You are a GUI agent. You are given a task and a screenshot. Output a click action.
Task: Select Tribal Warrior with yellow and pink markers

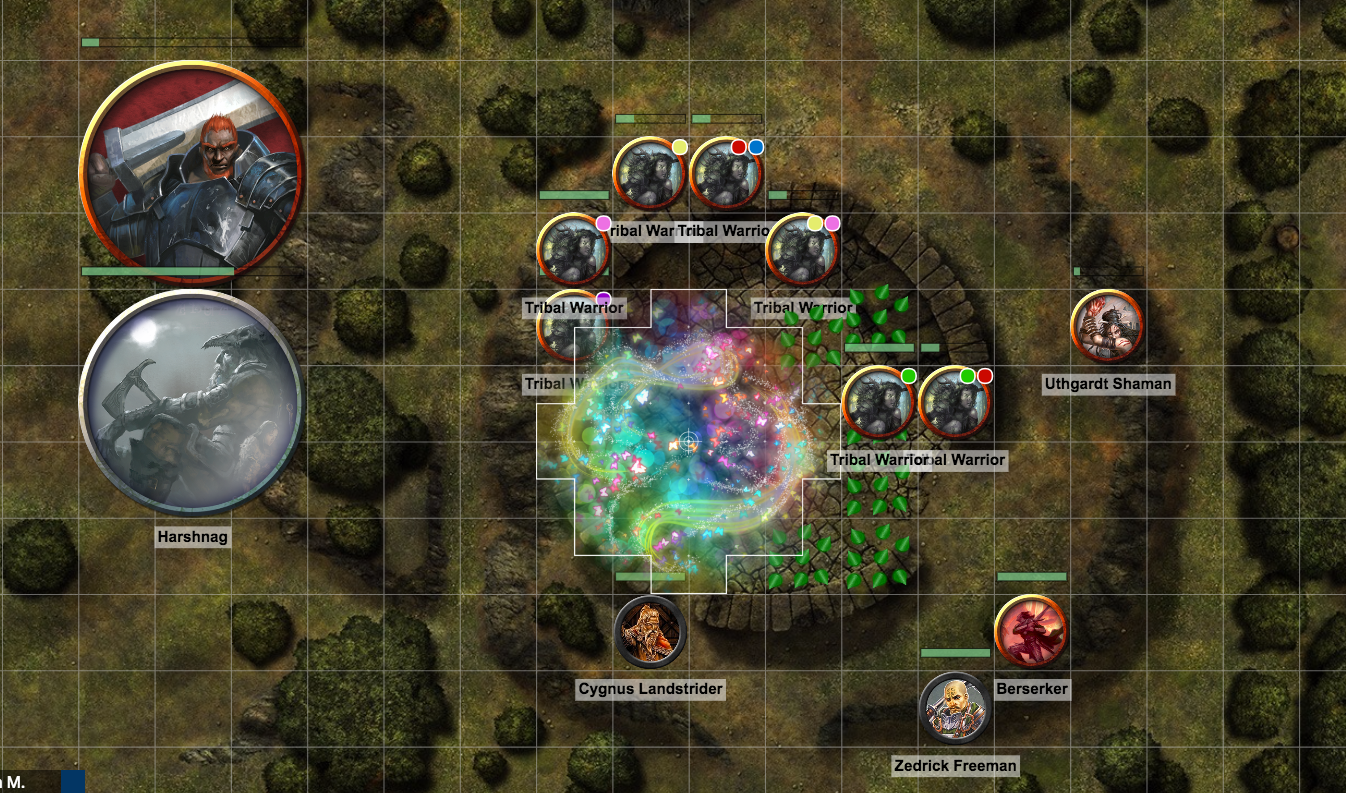pyautogui.click(x=801, y=250)
